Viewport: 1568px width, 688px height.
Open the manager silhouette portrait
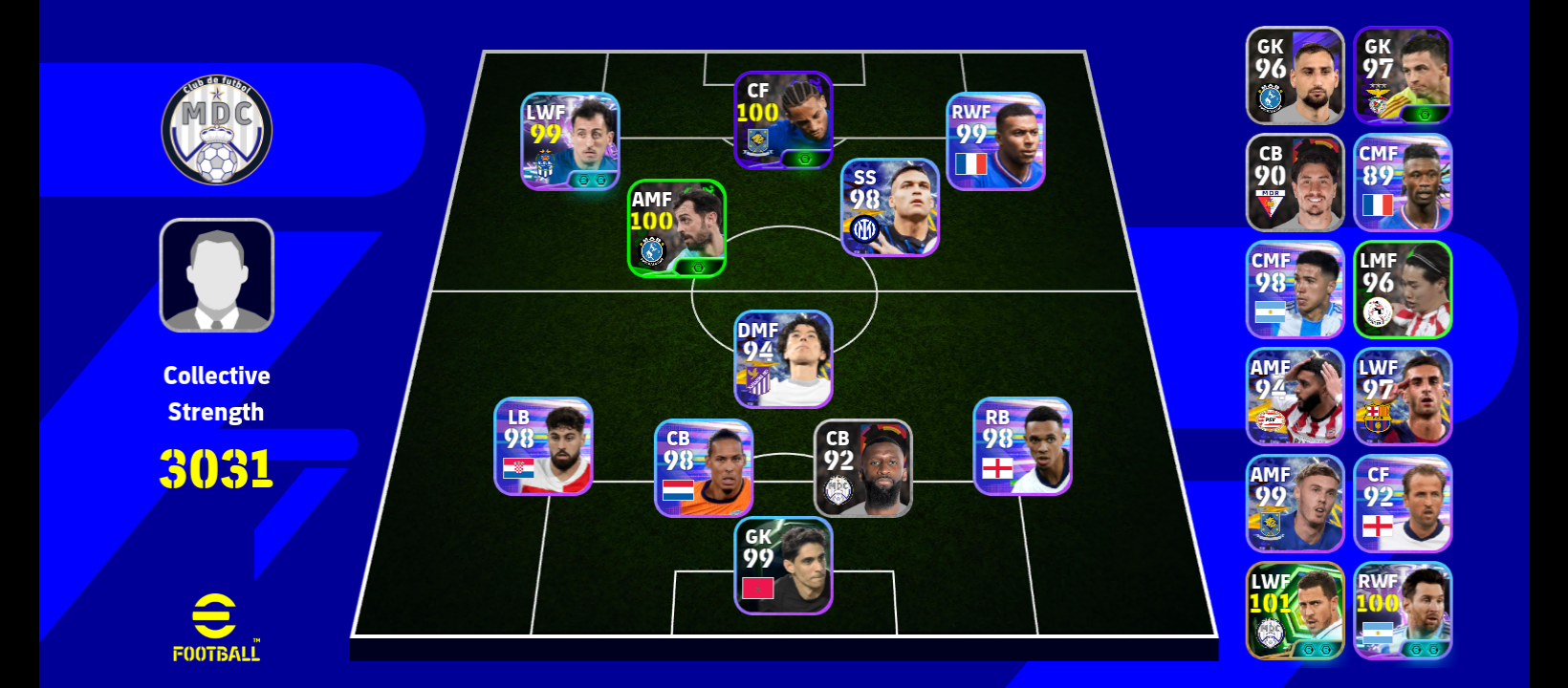pyautogui.click(x=217, y=275)
